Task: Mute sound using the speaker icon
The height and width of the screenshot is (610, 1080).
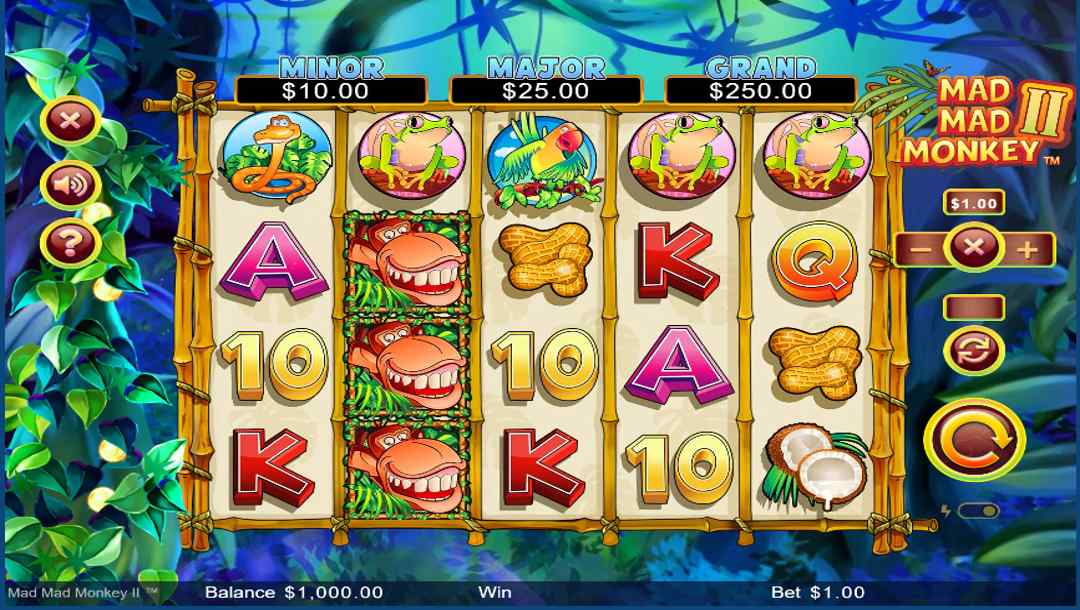Action: 69,184
